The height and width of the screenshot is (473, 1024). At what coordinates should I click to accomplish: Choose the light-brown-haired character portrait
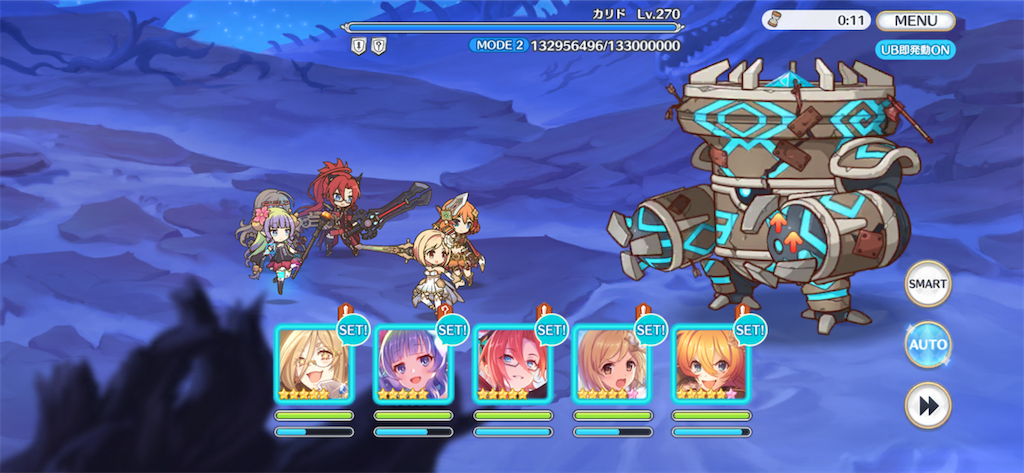click(x=611, y=364)
